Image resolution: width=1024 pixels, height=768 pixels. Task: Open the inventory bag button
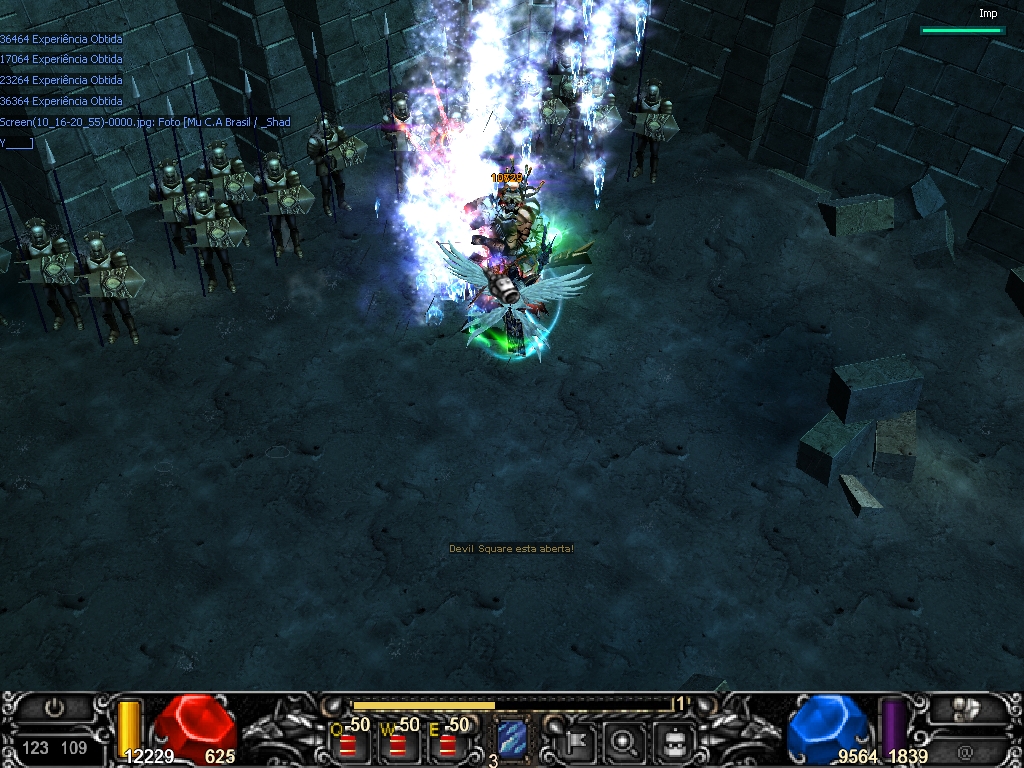click(674, 741)
